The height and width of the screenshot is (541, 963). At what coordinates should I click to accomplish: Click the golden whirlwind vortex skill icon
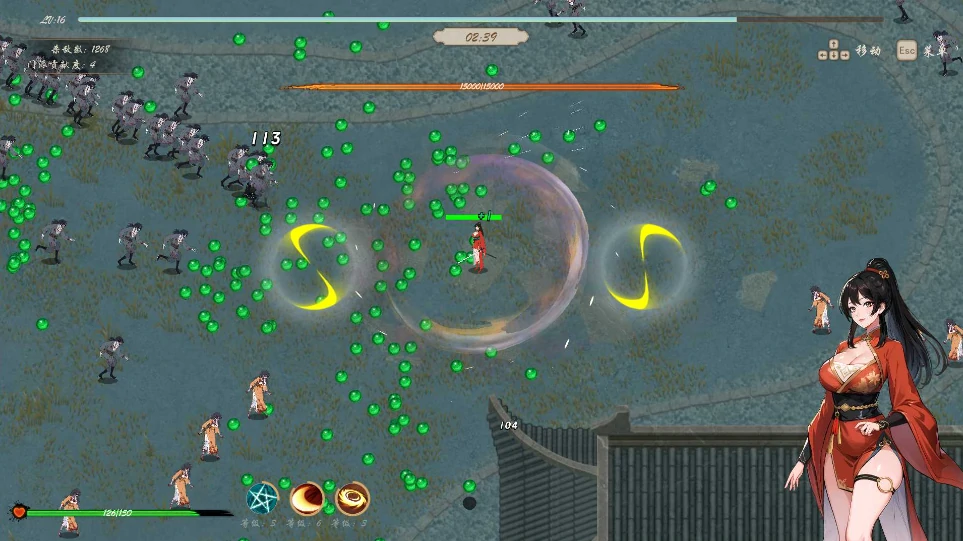point(352,498)
